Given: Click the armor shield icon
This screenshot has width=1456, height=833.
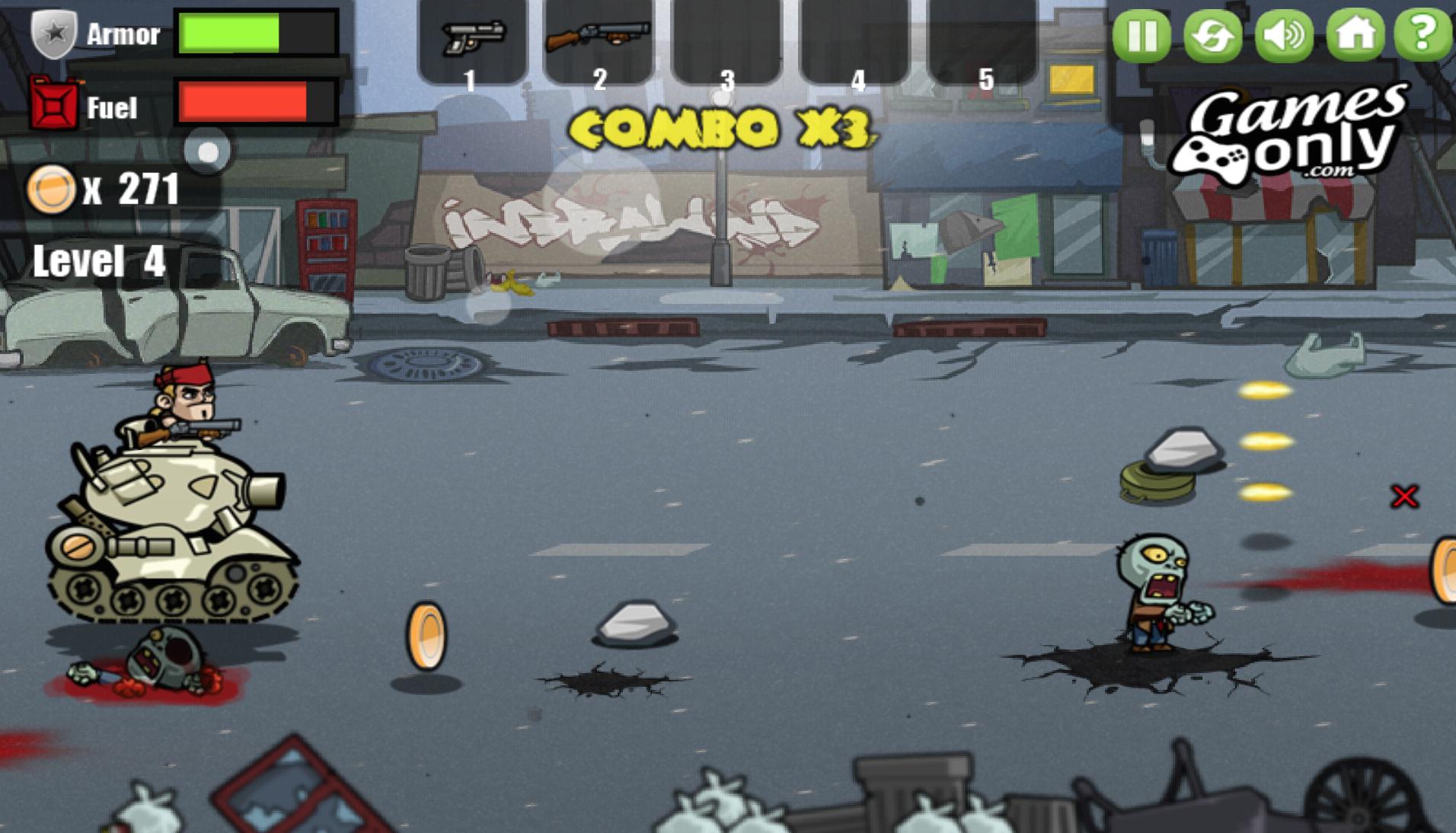Looking at the screenshot, I should click(52, 32).
